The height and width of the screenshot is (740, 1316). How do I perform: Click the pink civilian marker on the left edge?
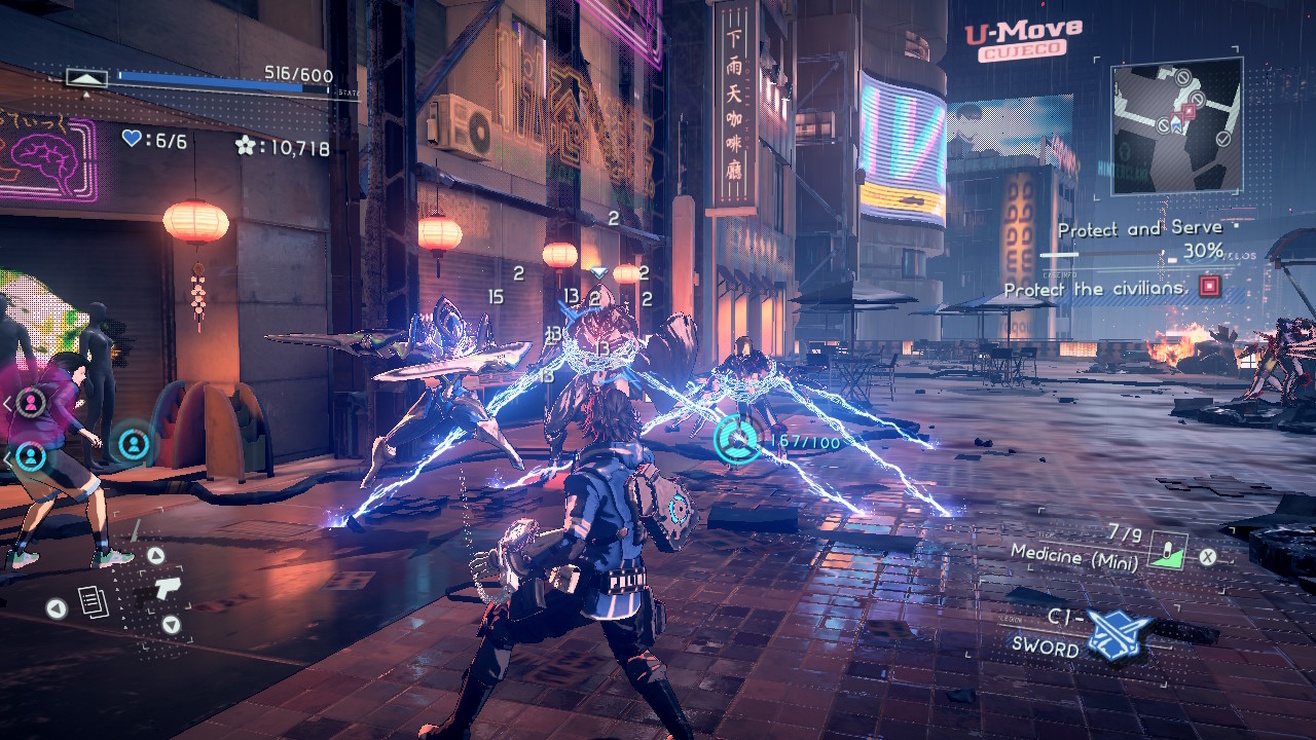pyautogui.click(x=29, y=402)
